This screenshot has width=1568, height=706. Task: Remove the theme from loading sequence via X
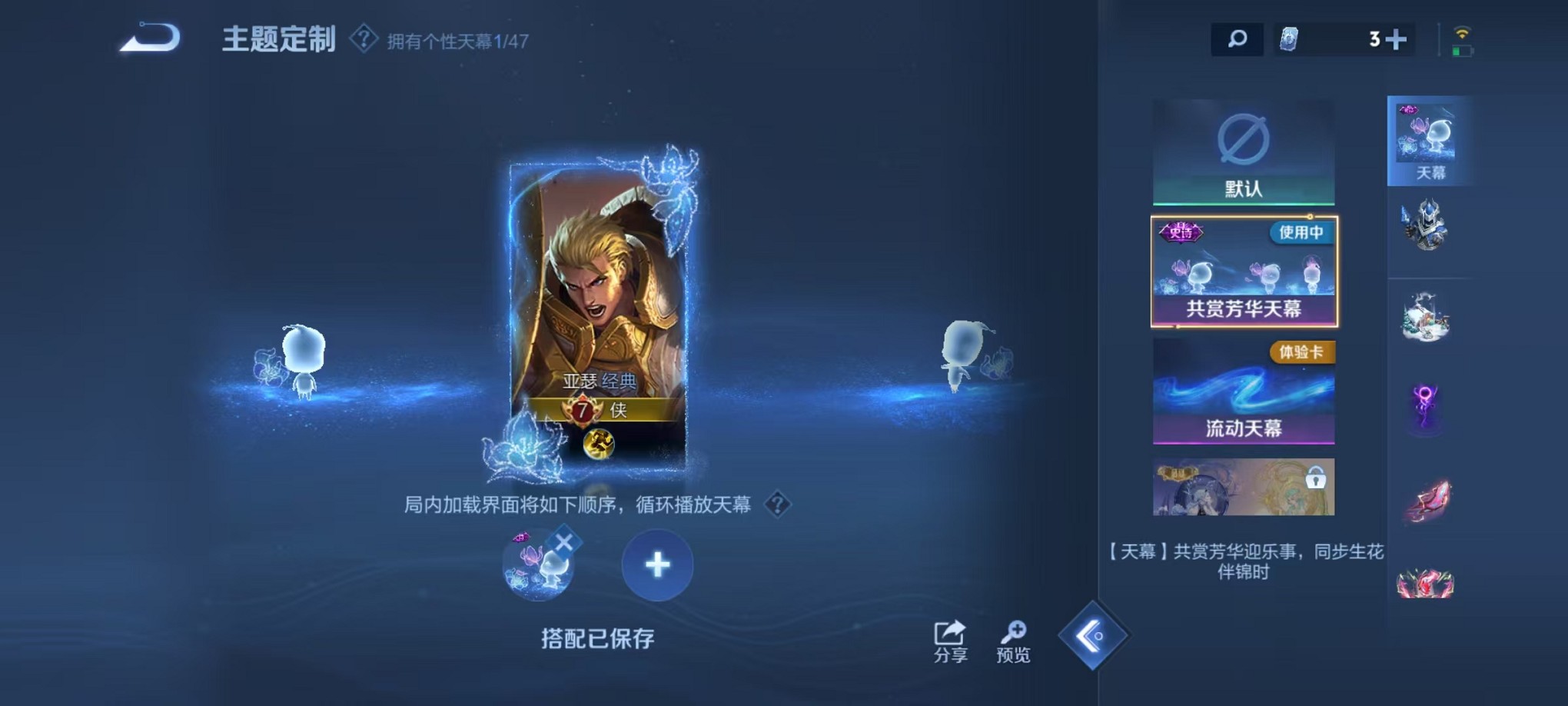point(563,541)
